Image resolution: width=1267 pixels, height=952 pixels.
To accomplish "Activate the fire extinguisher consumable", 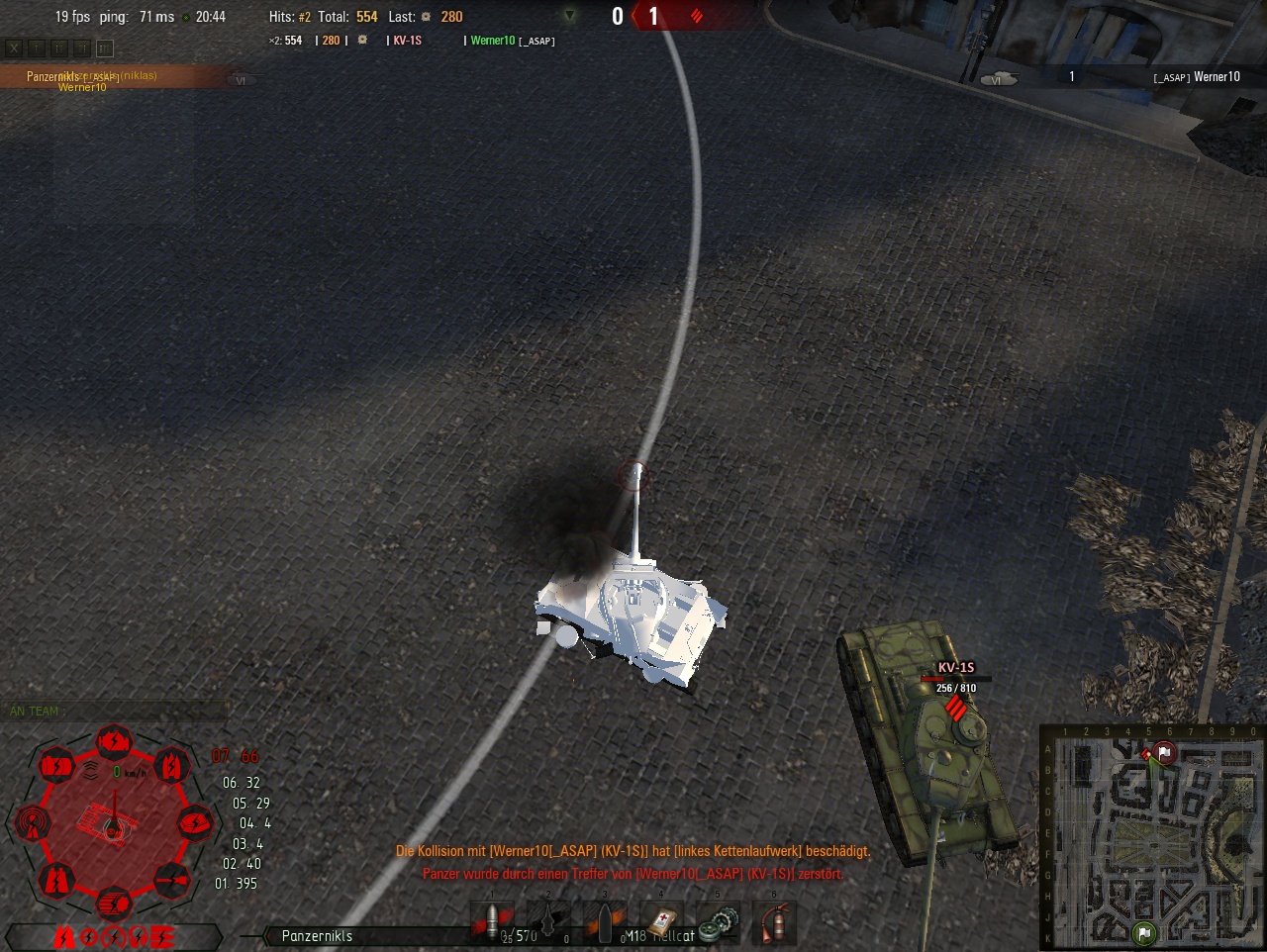I will click(x=773, y=922).
